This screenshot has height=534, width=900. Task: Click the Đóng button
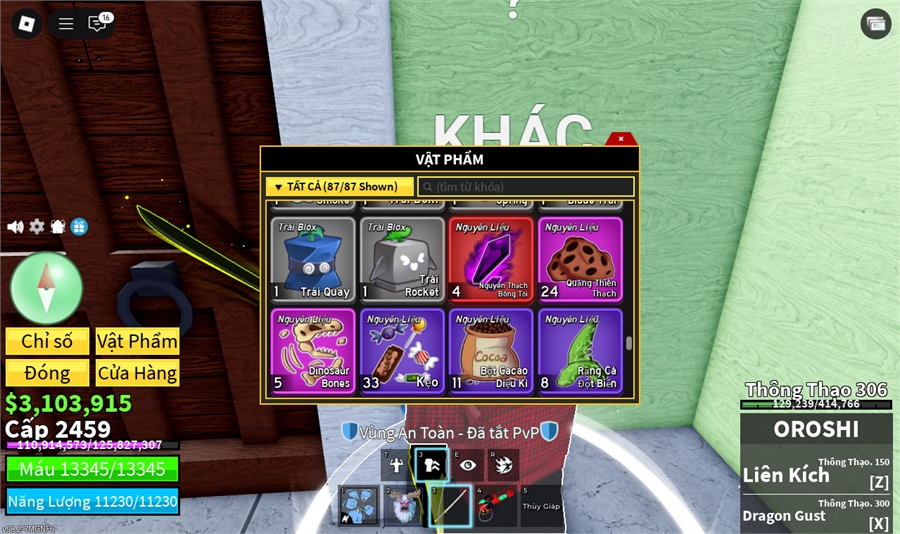pyautogui.click(x=47, y=373)
